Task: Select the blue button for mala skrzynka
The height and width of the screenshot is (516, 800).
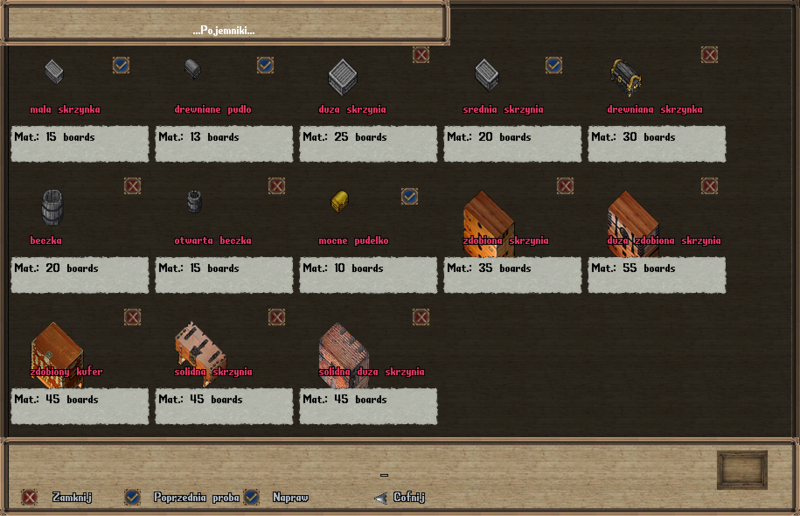Action: click(121, 65)
